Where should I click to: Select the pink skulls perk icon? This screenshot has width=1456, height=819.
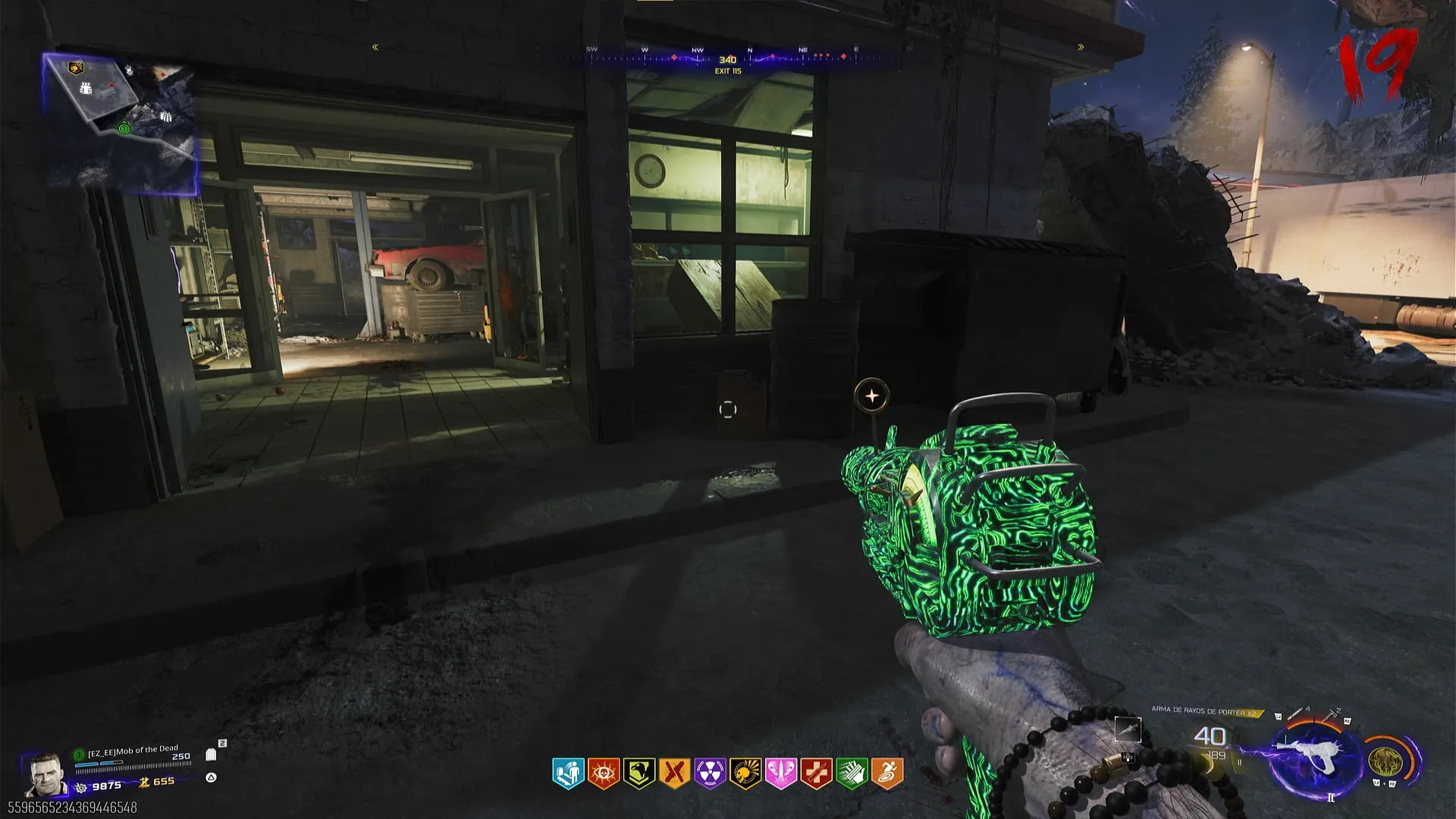(781, 773)
